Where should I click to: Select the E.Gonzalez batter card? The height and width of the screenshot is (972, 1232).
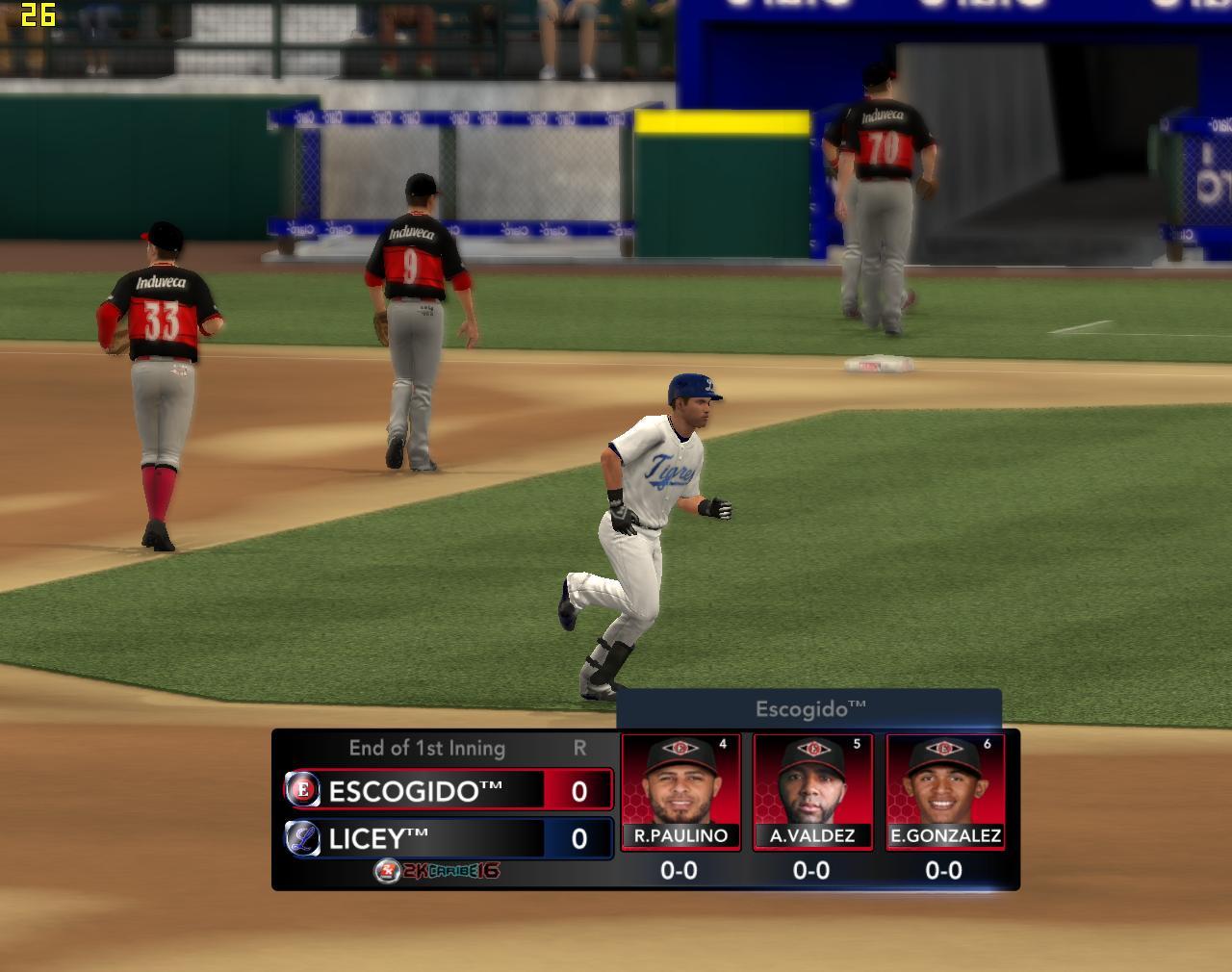coord(944,791)
